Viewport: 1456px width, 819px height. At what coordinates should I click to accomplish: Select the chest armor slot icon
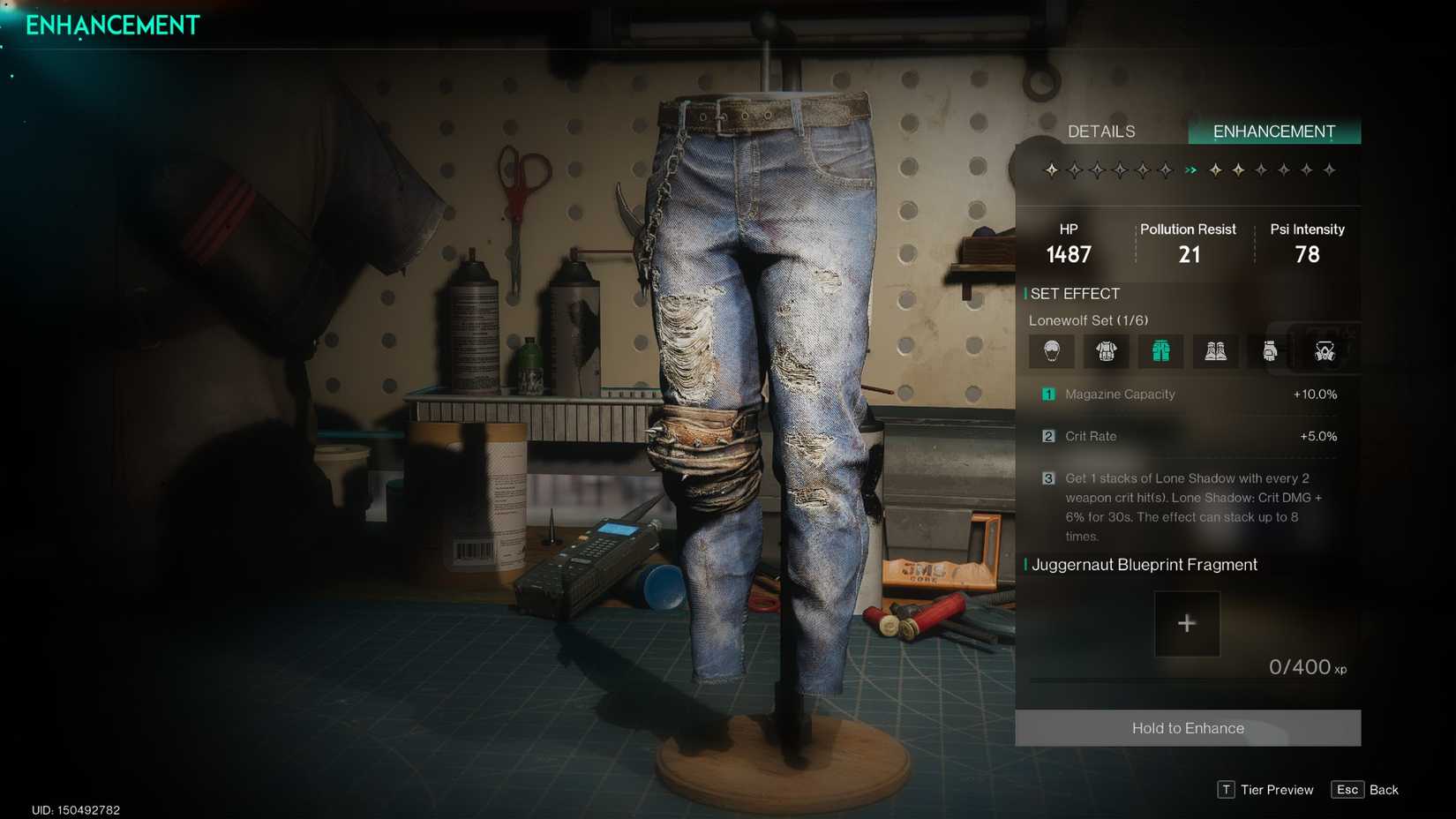click(x=1106, y=350)
